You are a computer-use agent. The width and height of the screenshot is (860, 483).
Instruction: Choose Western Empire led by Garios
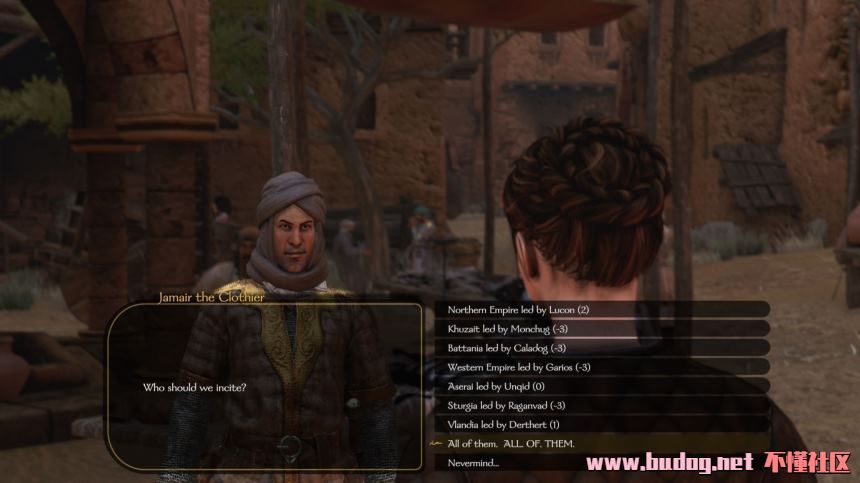[519, 367]
